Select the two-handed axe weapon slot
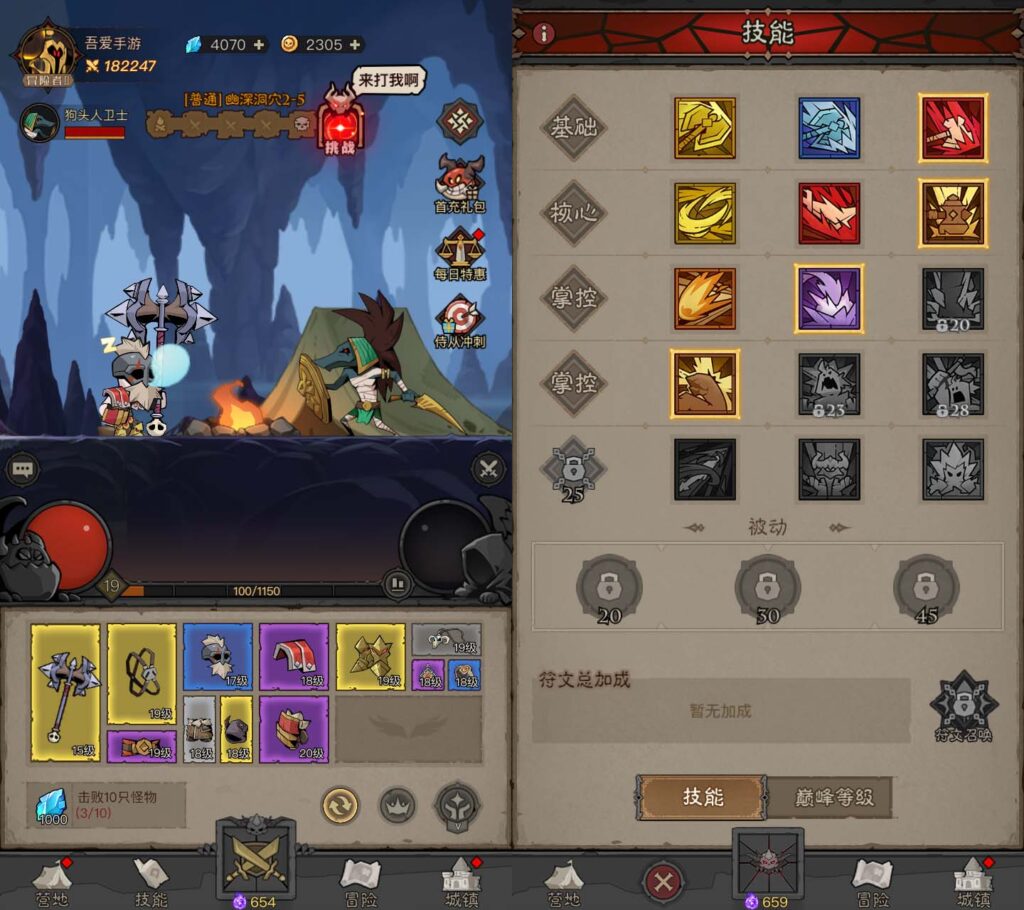 click(x=66, y=692)
